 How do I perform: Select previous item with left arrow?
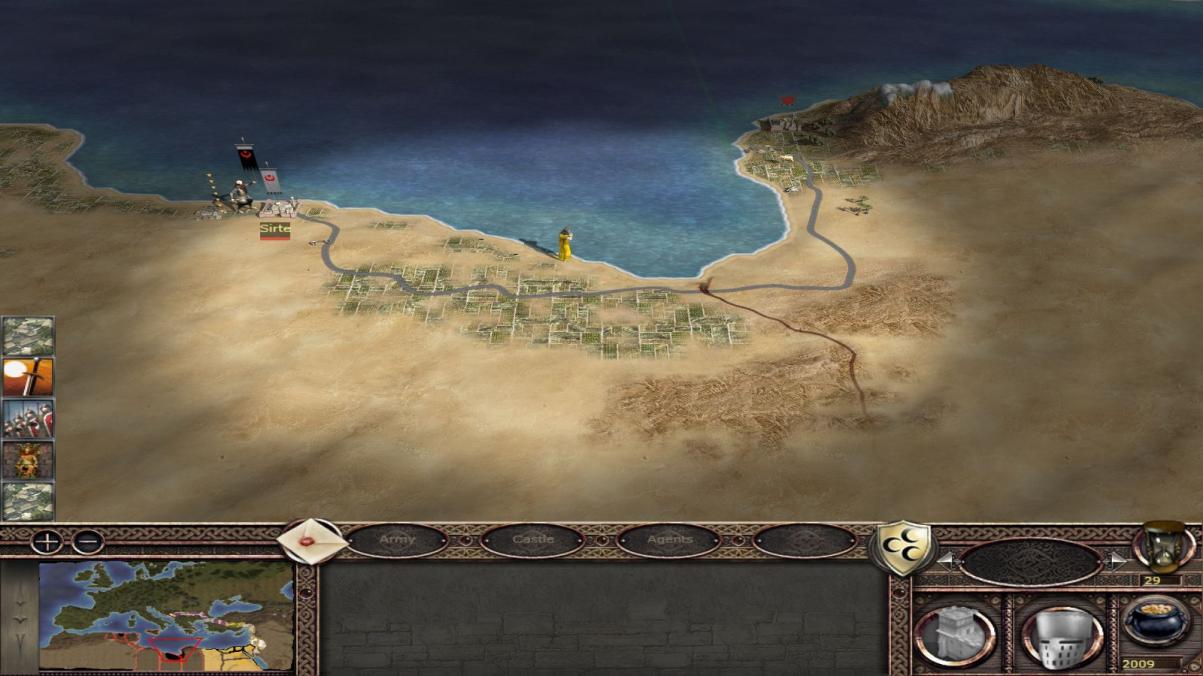(945, 560)
